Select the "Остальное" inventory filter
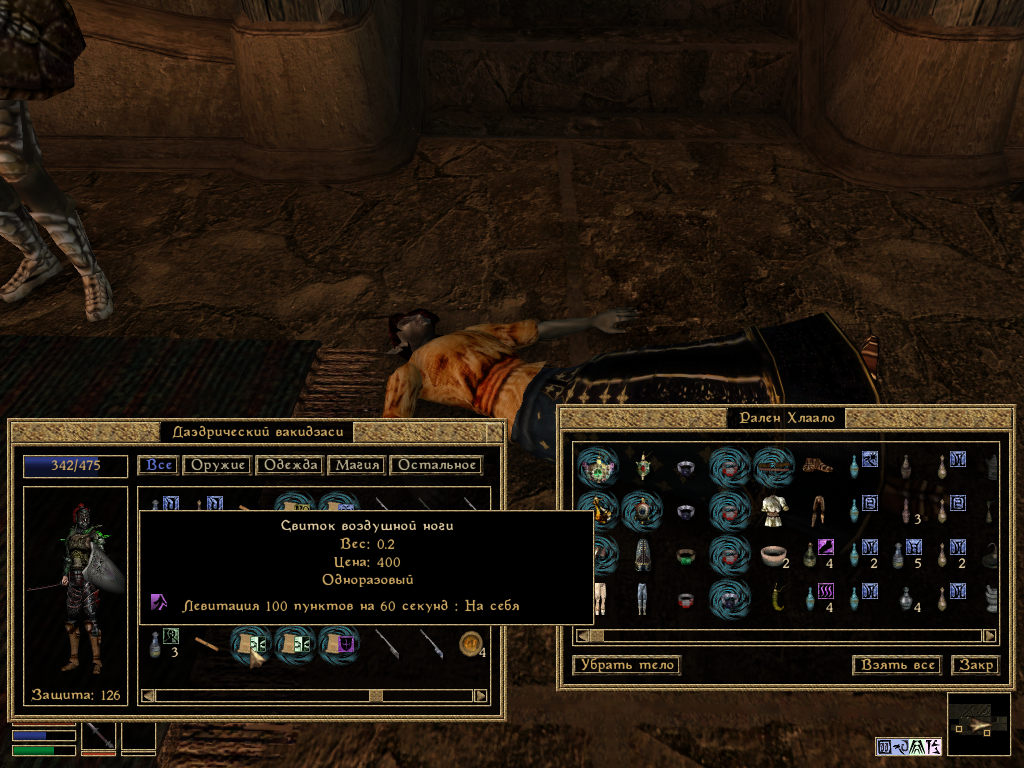The height and width of the screenshot is (768, 1024). pos(436,465)
